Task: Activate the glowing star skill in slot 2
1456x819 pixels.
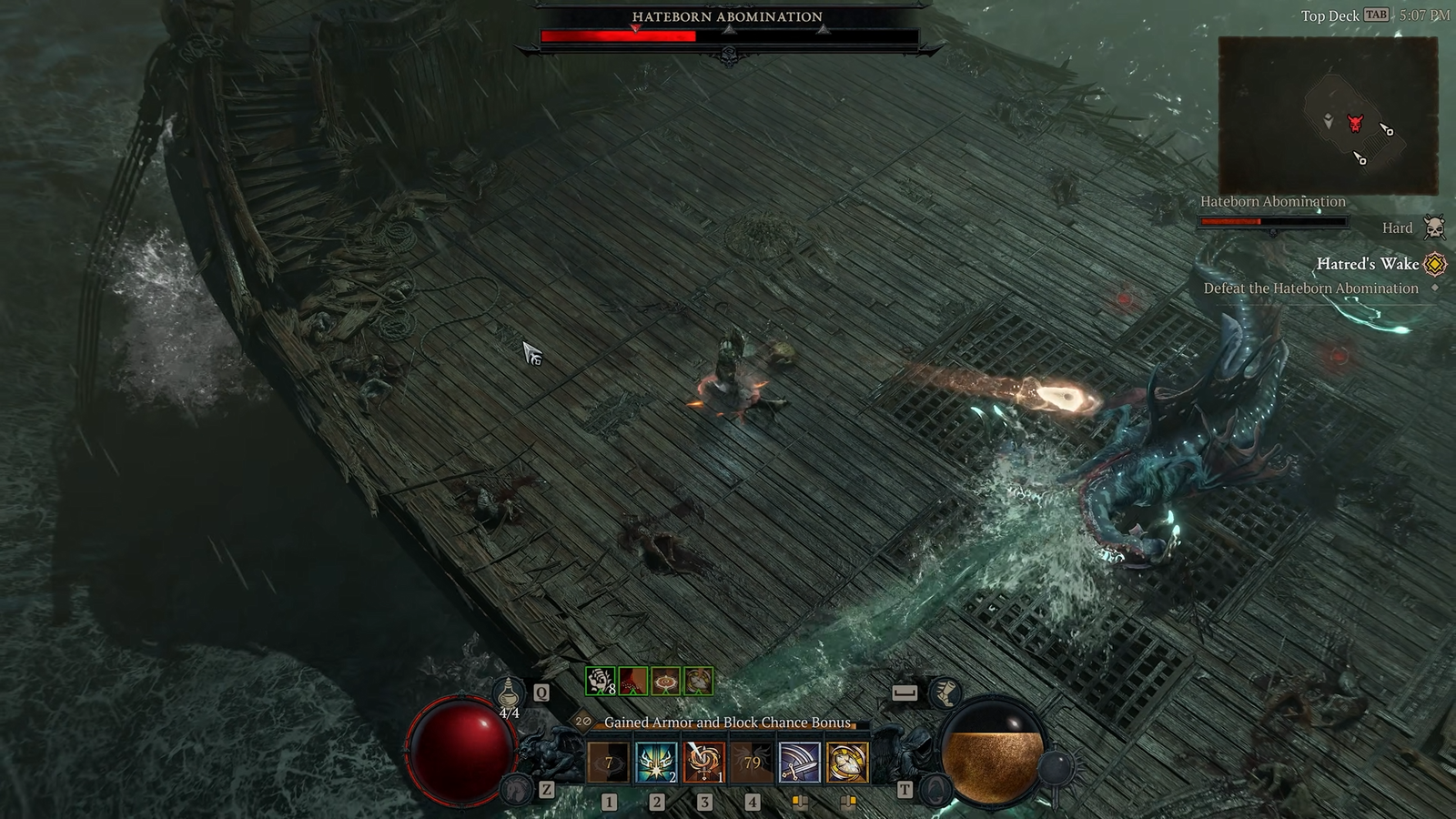Action: pos(655,763)
